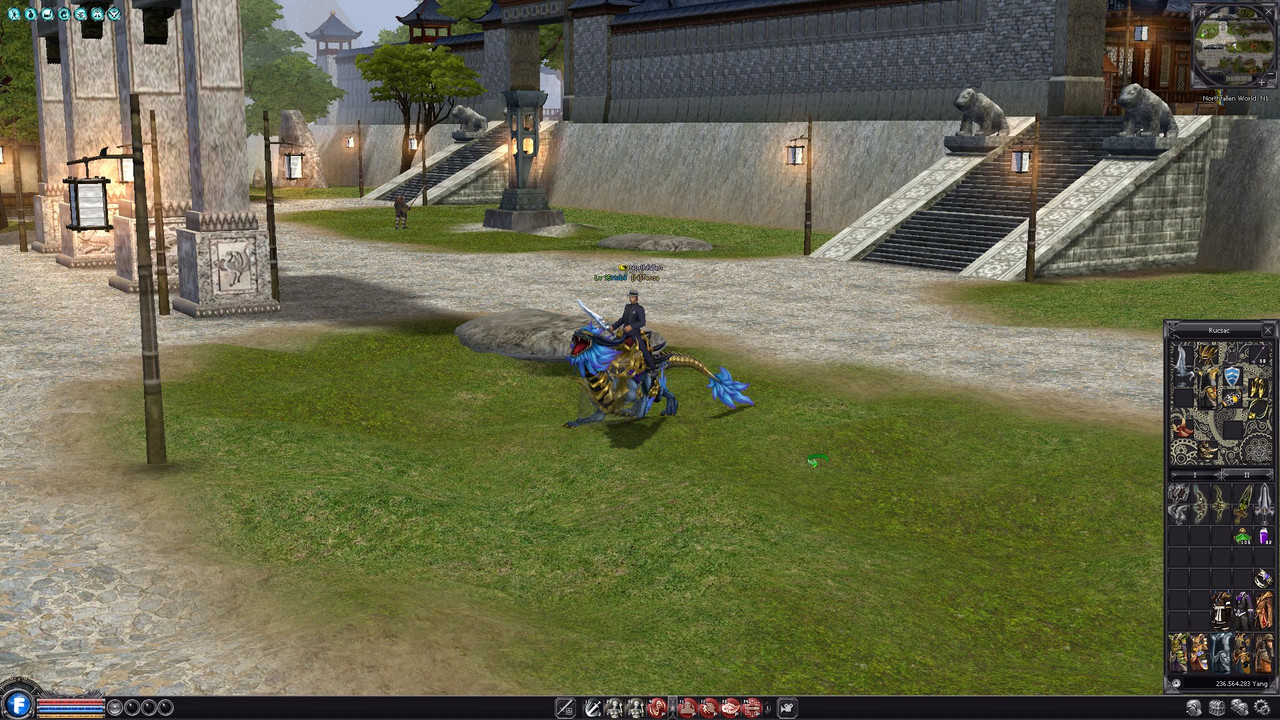Select the green dagger in inventory
1280x720 pixels.
pyautogui.click(x=1242, y=500)
